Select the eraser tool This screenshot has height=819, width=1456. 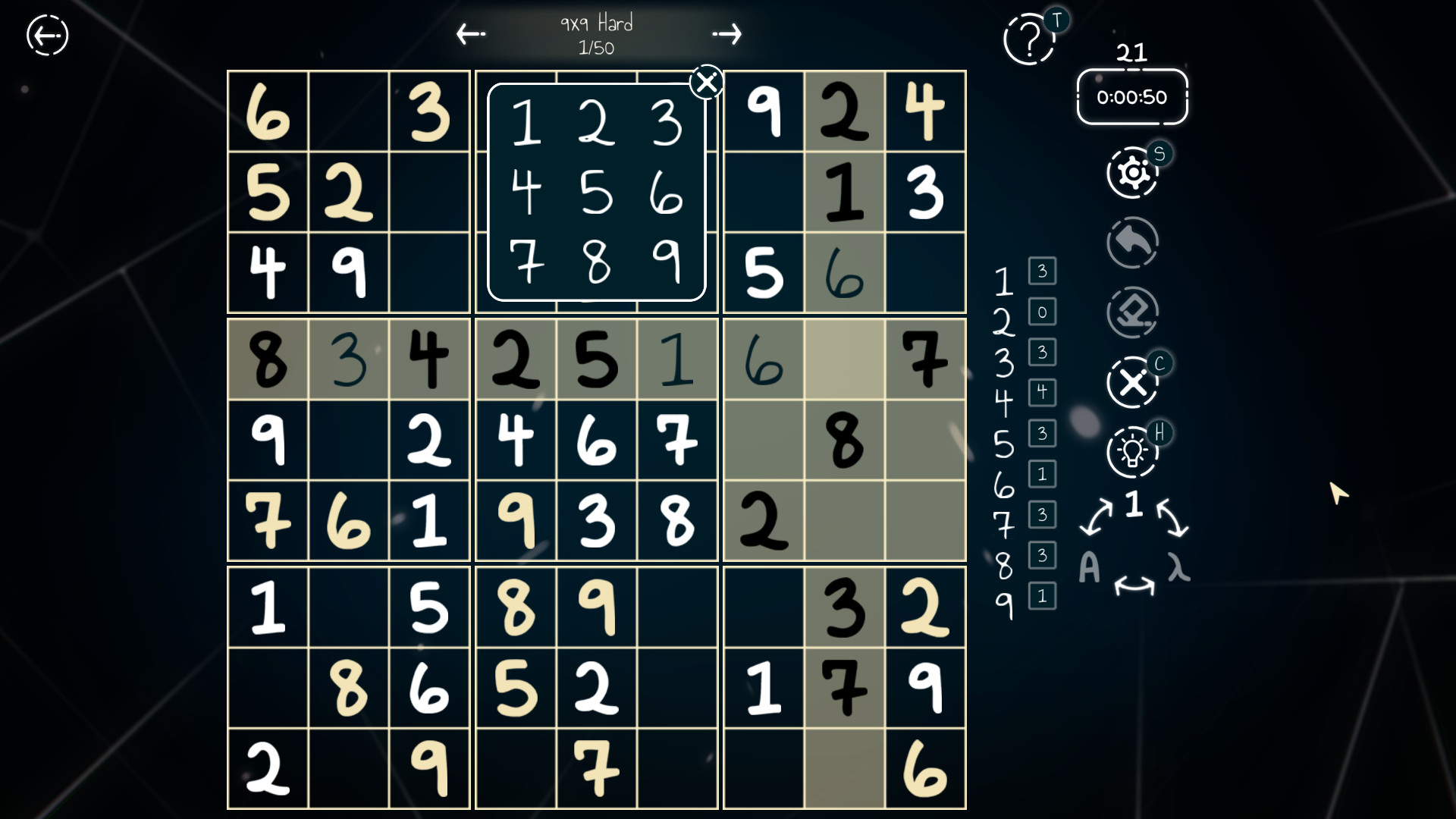[1132, 311]
